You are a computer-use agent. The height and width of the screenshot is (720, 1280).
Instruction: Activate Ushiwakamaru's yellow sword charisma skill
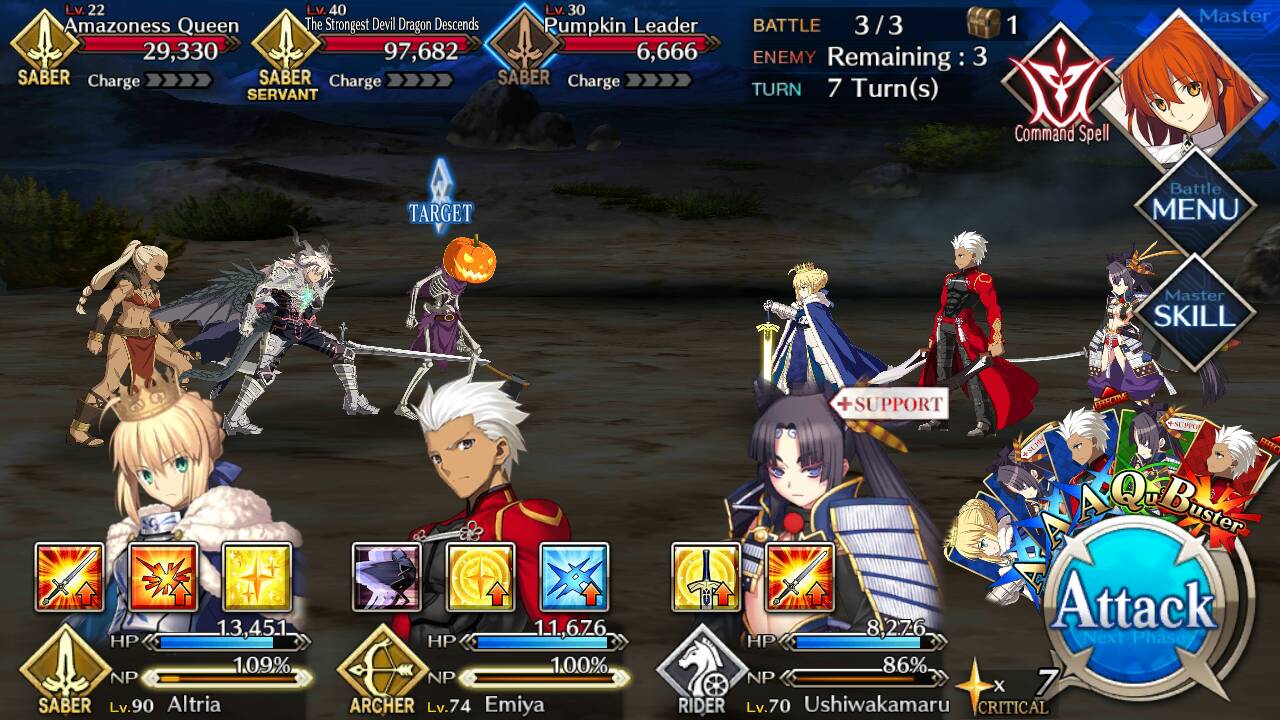706,577
